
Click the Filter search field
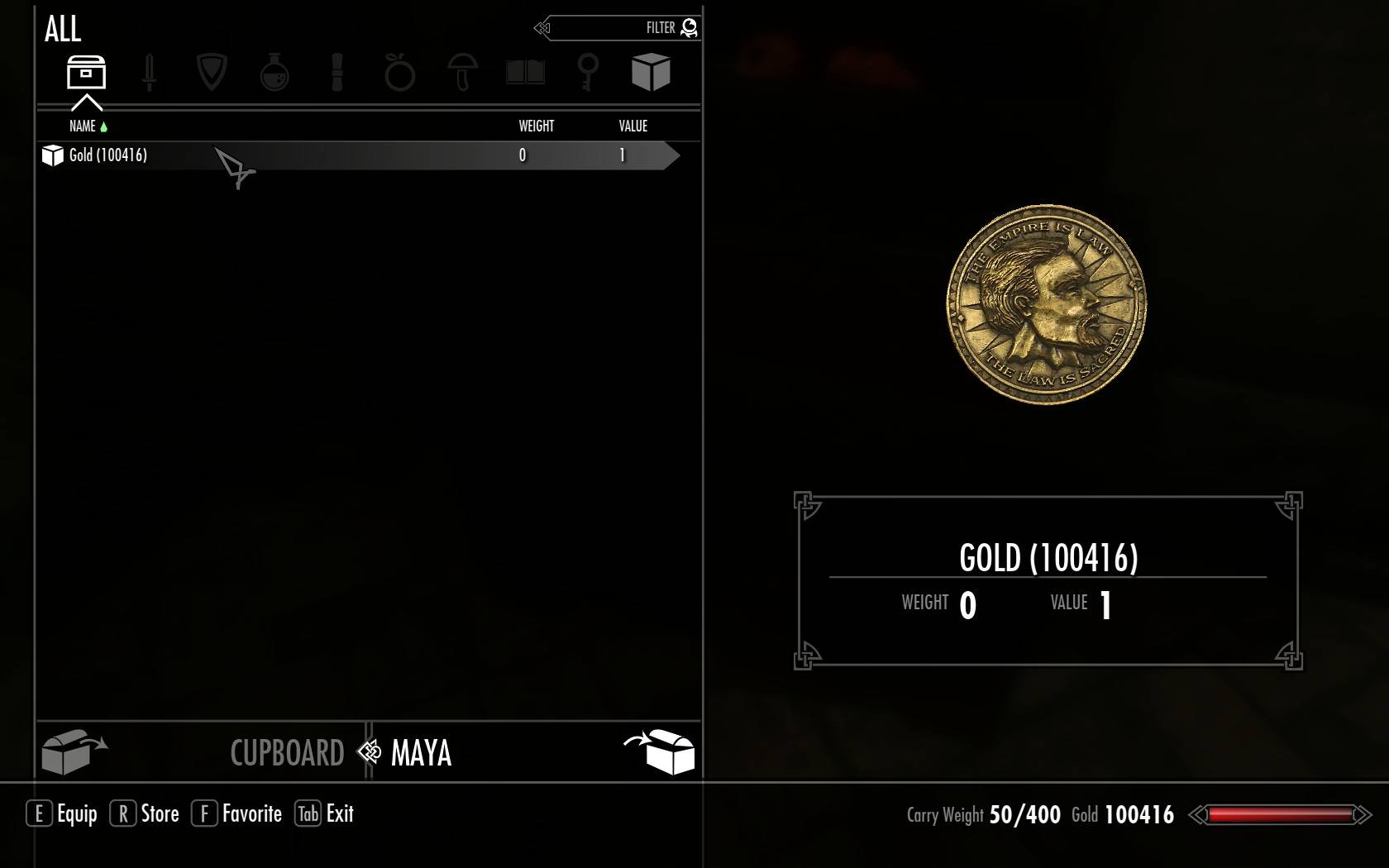620,28
